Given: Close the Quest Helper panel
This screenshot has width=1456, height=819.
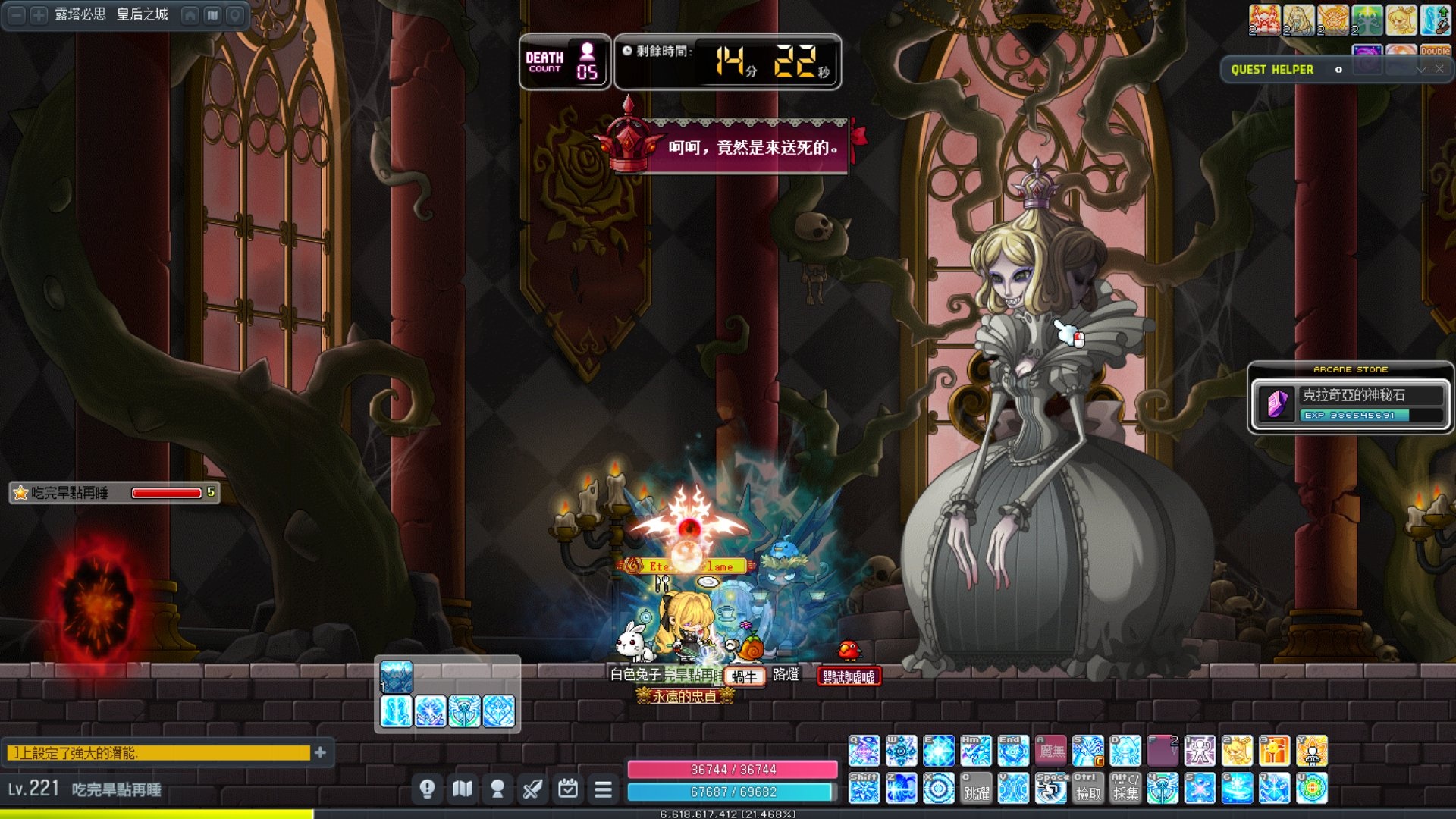Looking at the screenshot, I should point(1439,69).
